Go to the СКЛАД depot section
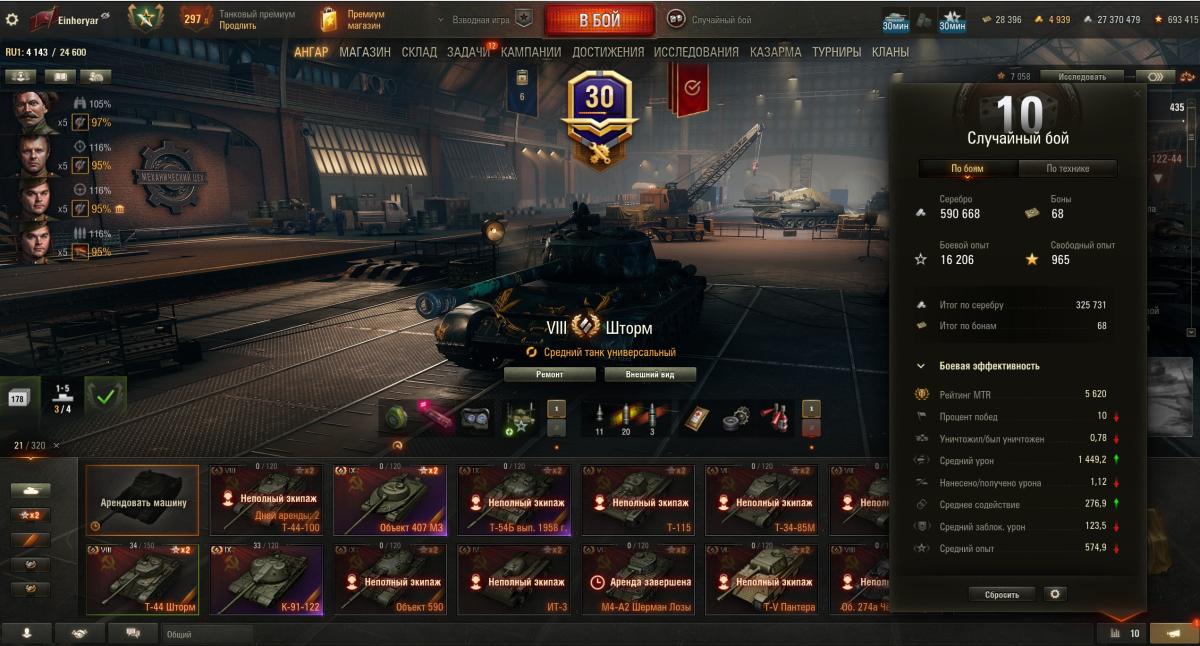This screenshot has width=1200, height=646. pos(418,52)
